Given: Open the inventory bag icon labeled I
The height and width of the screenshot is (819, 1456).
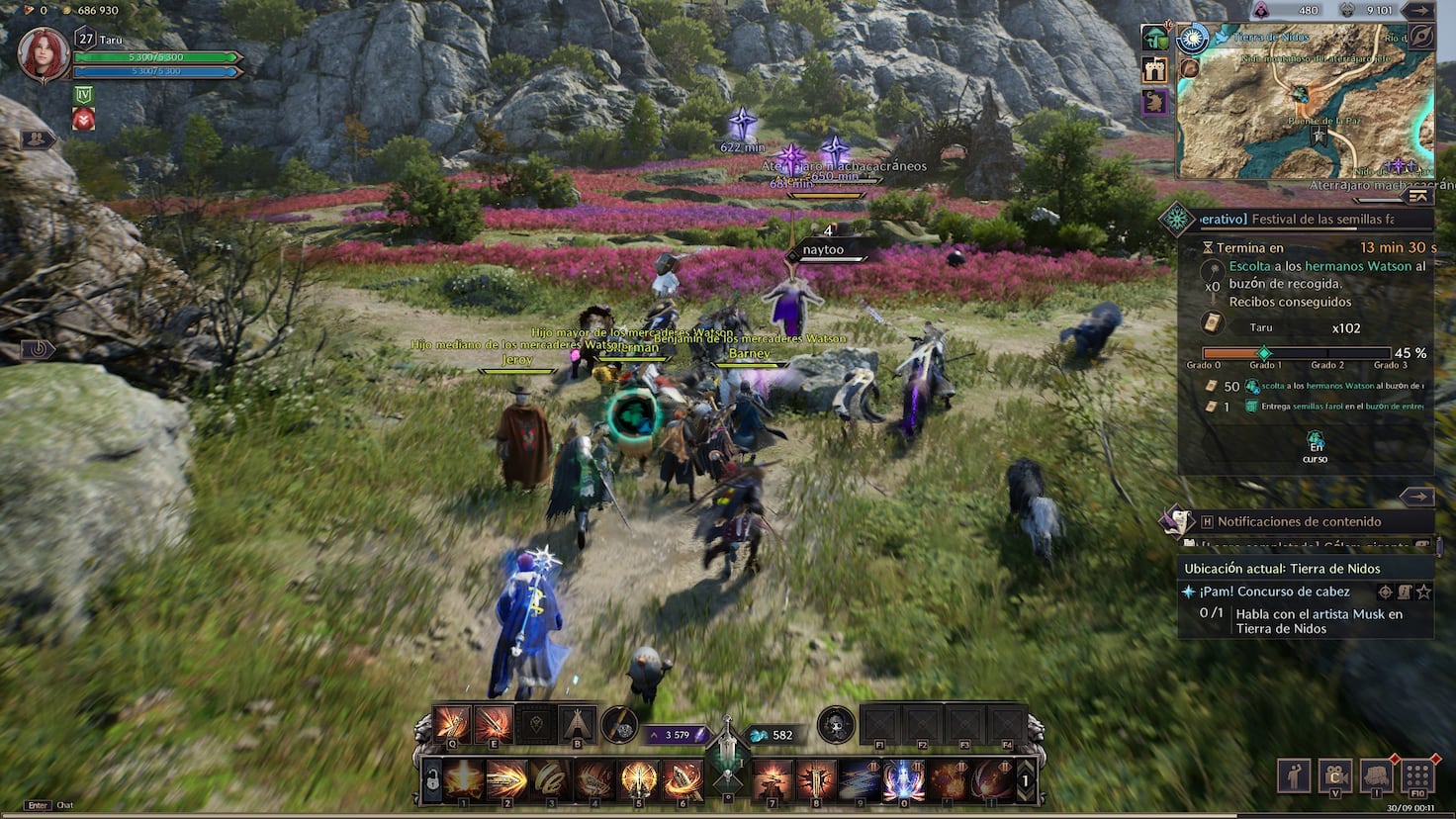Looking at the screenshot, I should tap(1375, 774).
